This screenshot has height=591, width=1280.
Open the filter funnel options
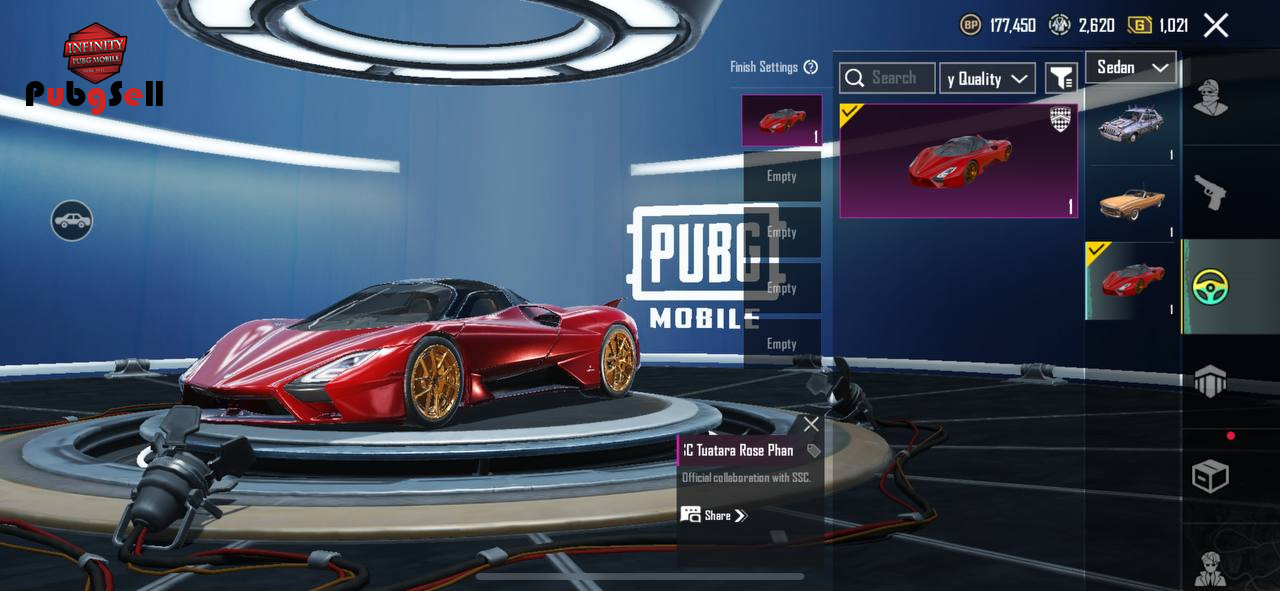coord(1060,77)
